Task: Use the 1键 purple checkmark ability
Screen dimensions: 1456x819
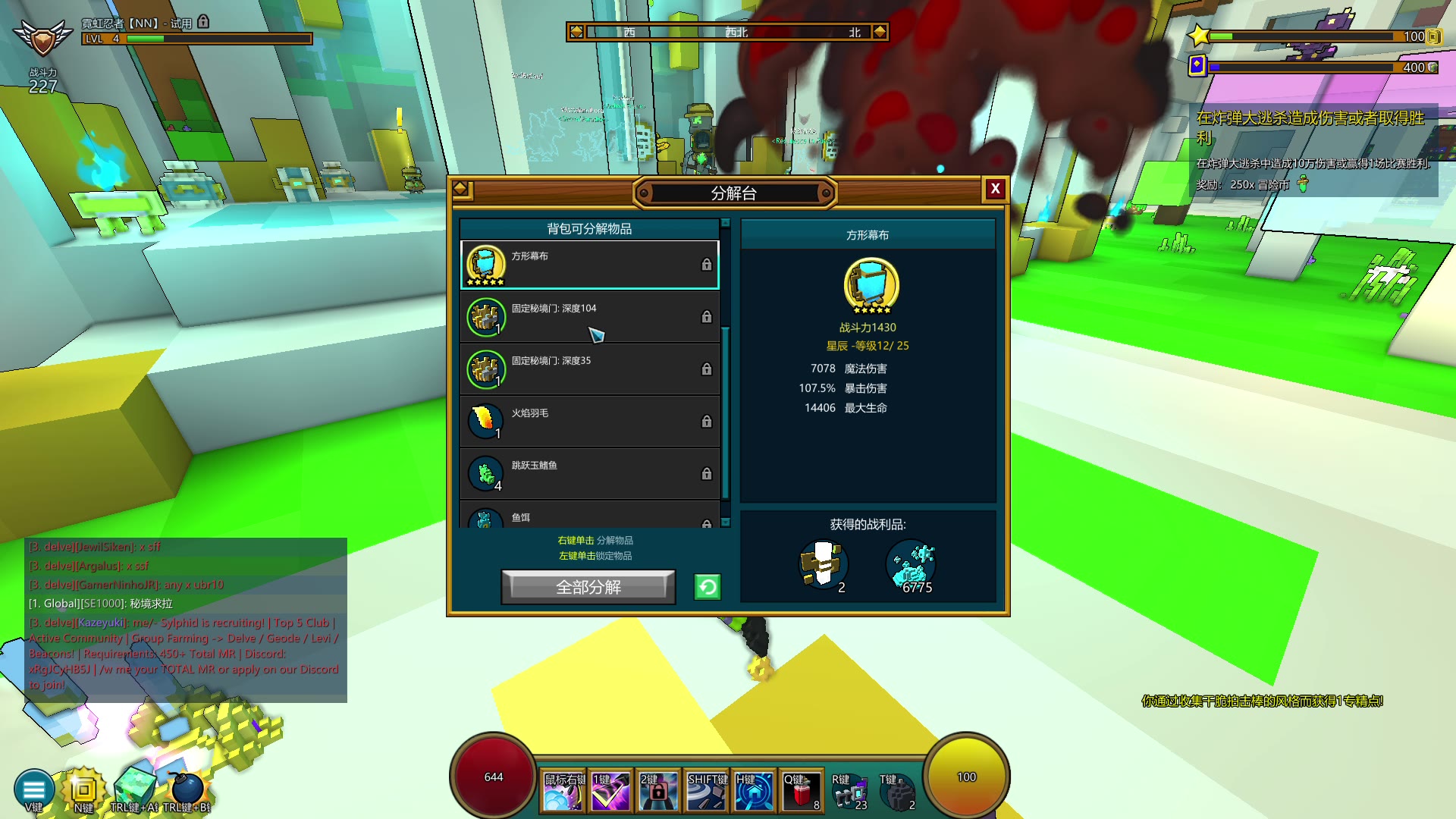Action: point(610,791)
